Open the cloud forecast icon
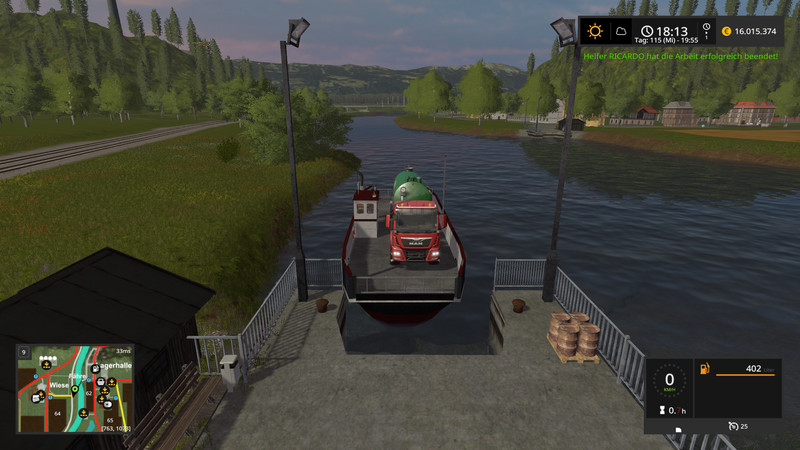The width and height of the screenshot is (800, 450). (621, 31)
